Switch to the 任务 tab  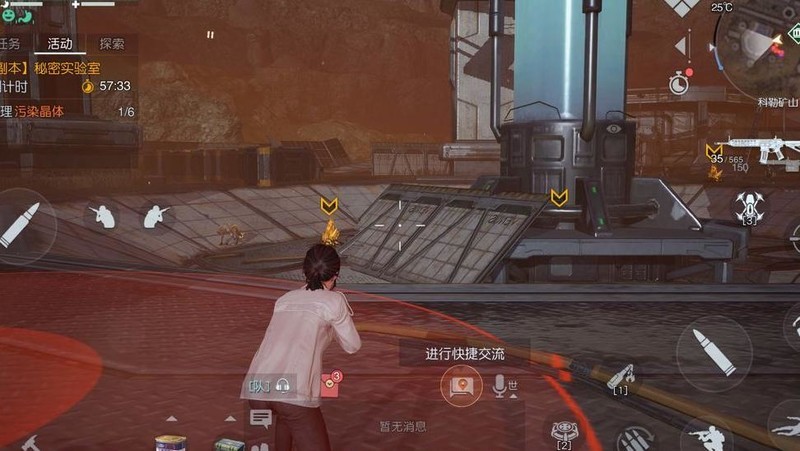coord(10,44)
